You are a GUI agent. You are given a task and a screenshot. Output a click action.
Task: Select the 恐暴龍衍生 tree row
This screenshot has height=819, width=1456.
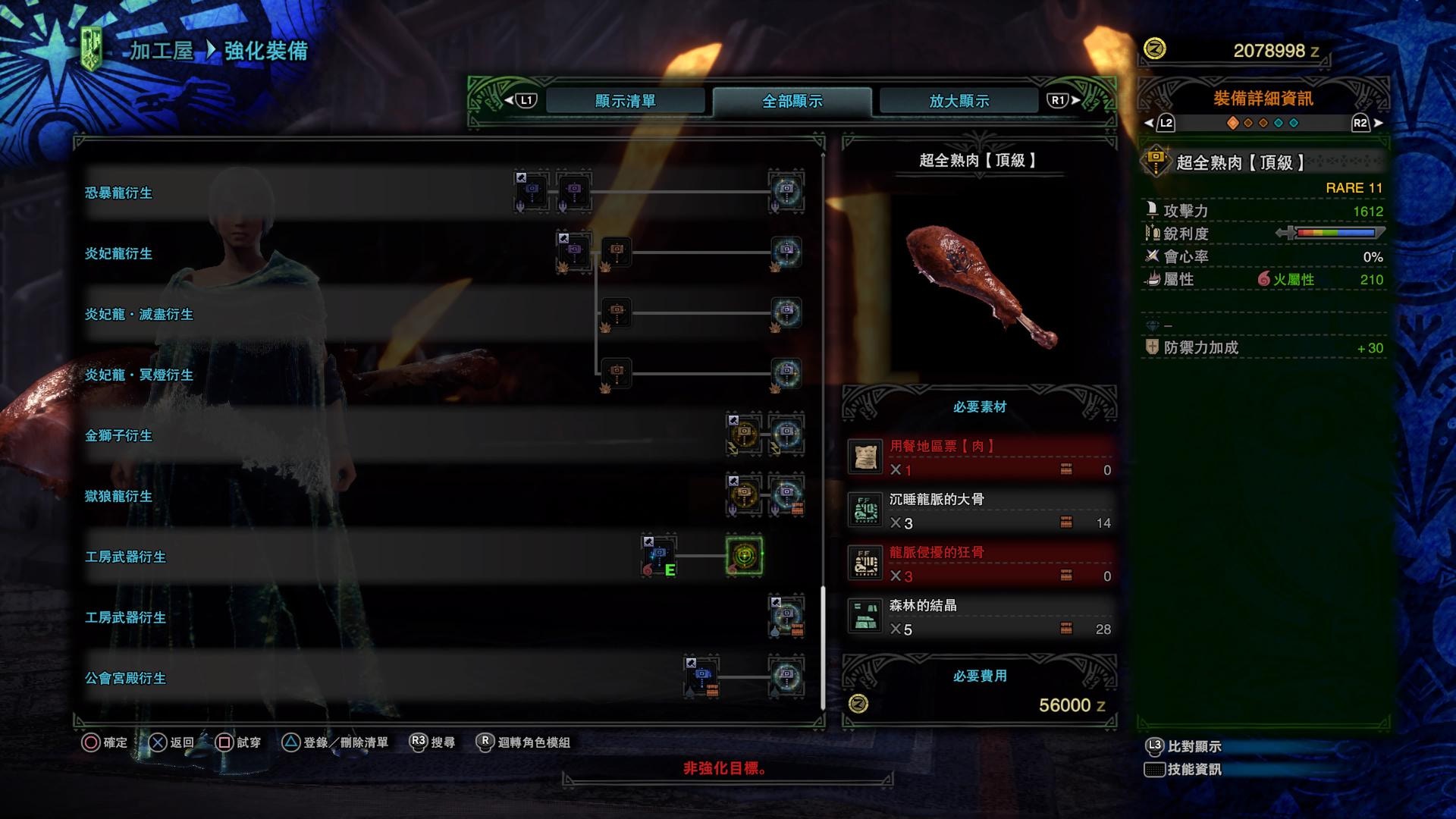(119, 193)
